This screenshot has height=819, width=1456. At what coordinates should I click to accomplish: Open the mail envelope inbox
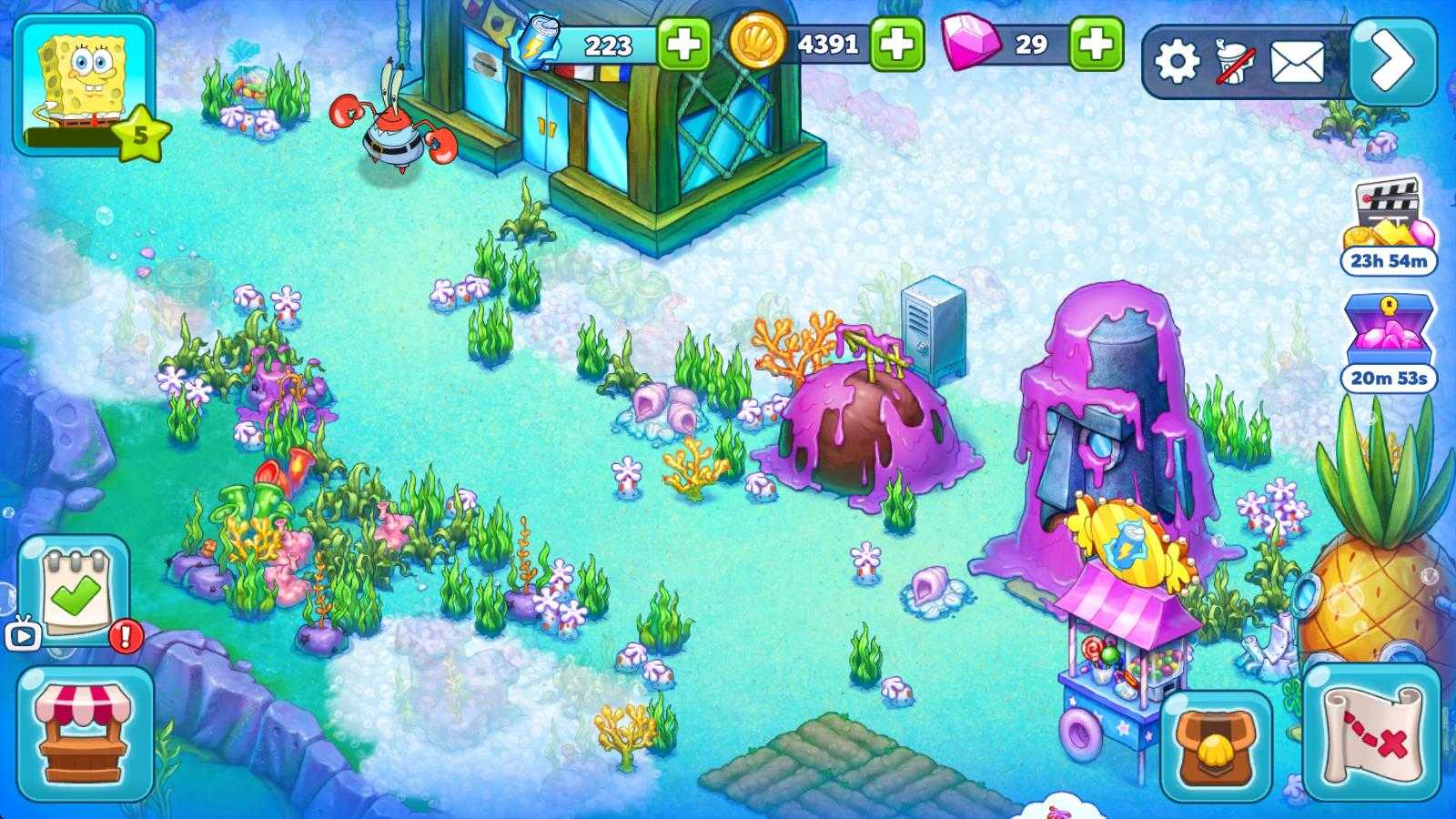point(1296,62)
